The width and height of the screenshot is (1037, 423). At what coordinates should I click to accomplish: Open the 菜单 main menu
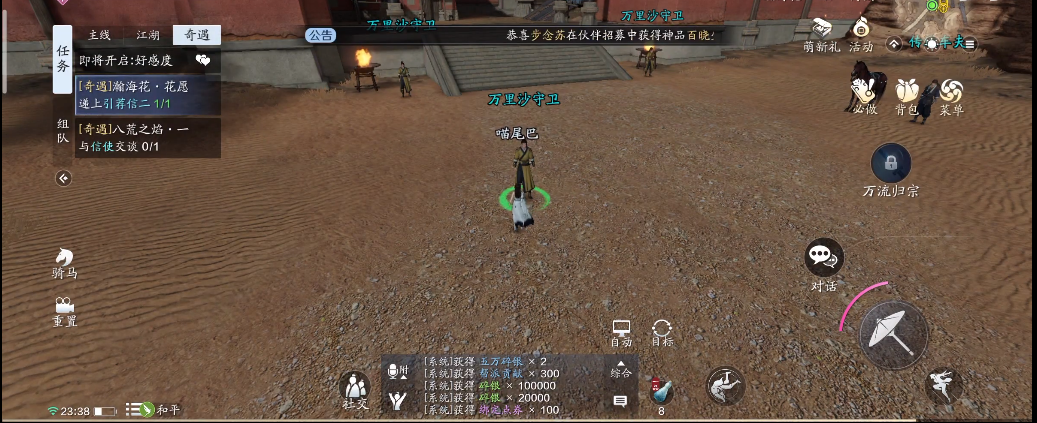[x=951, y=97]
